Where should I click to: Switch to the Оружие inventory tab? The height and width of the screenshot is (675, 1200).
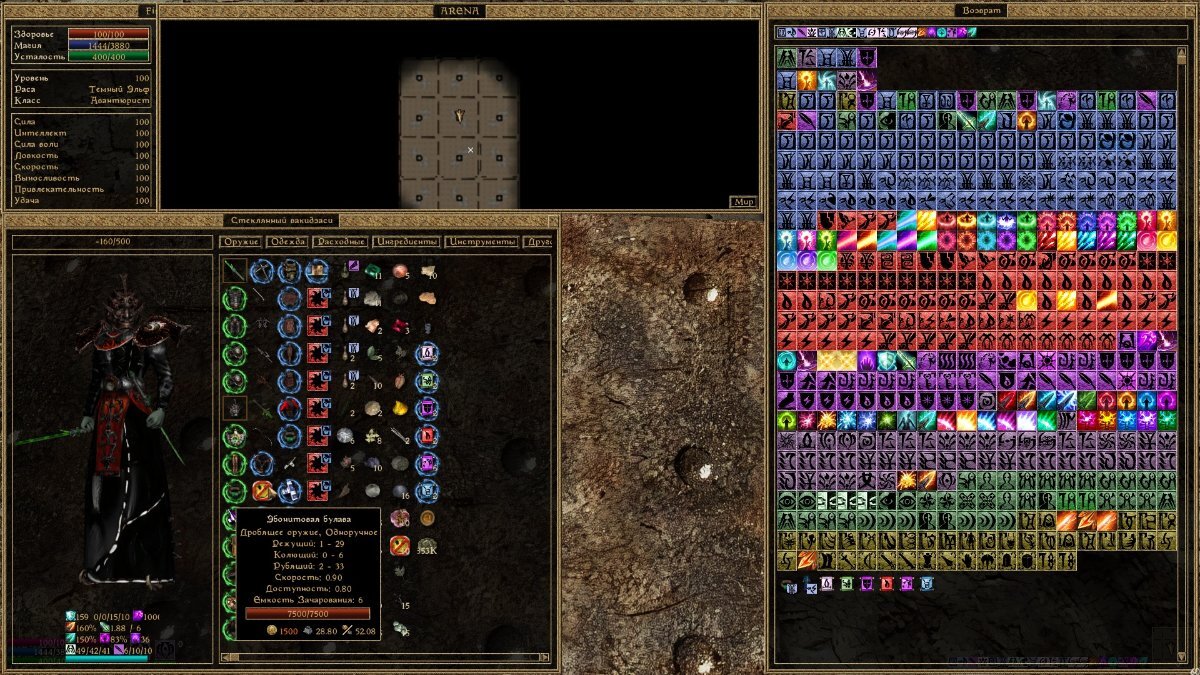tap(241, 242)
